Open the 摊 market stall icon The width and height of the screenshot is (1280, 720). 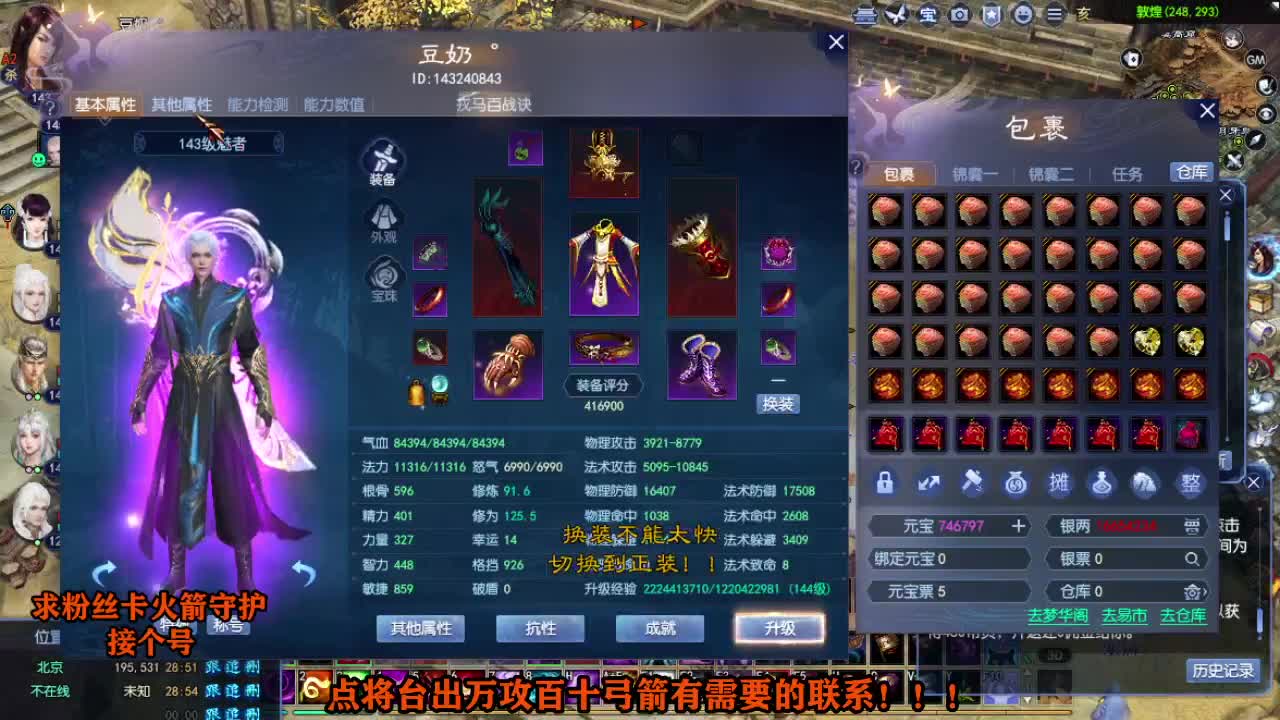coord(1059,484)
